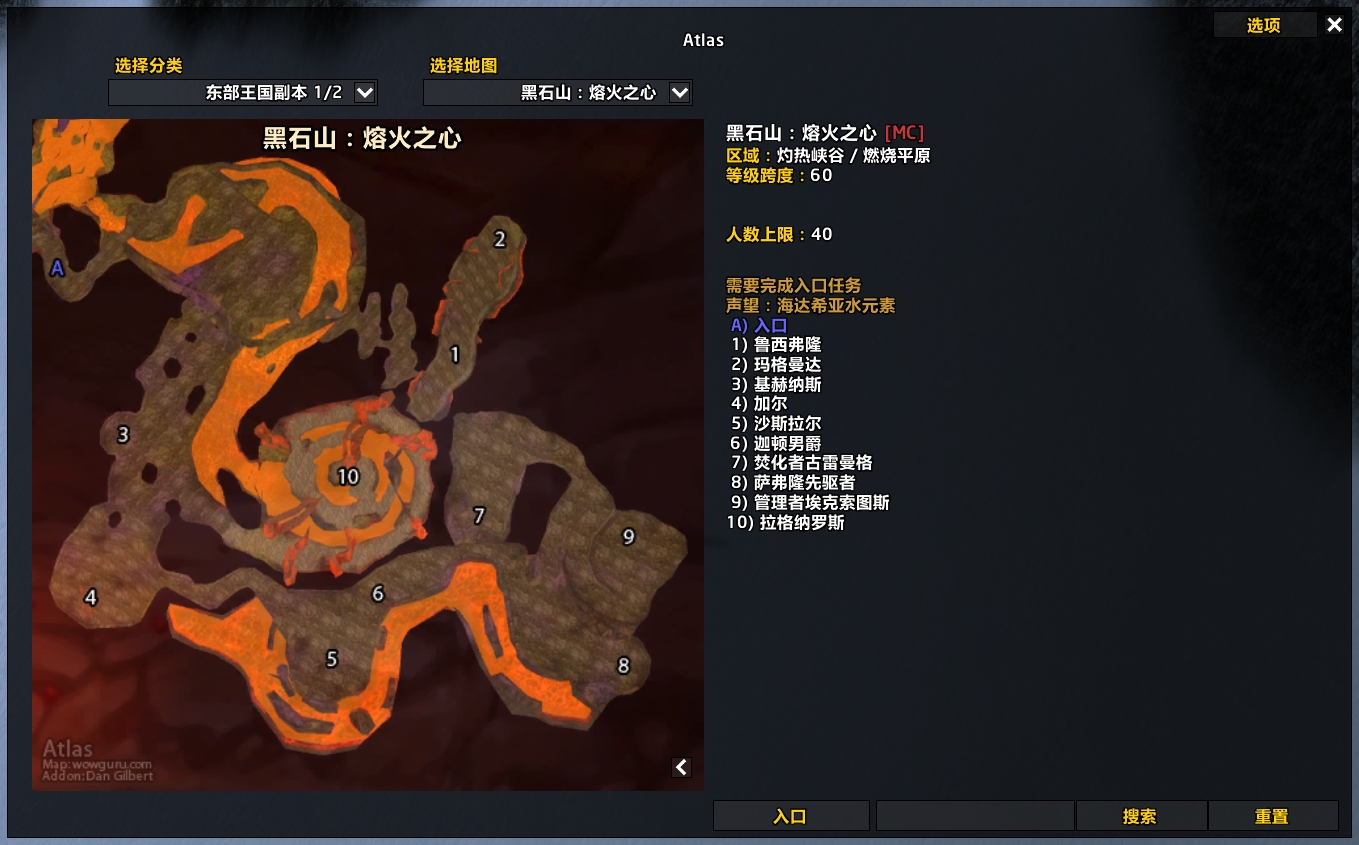This screenshot has width=1359, height=845.
Task: Click map marker 9 for 管理者埃克索图斯
Action: pyautogui.click(x=628, y=537)
